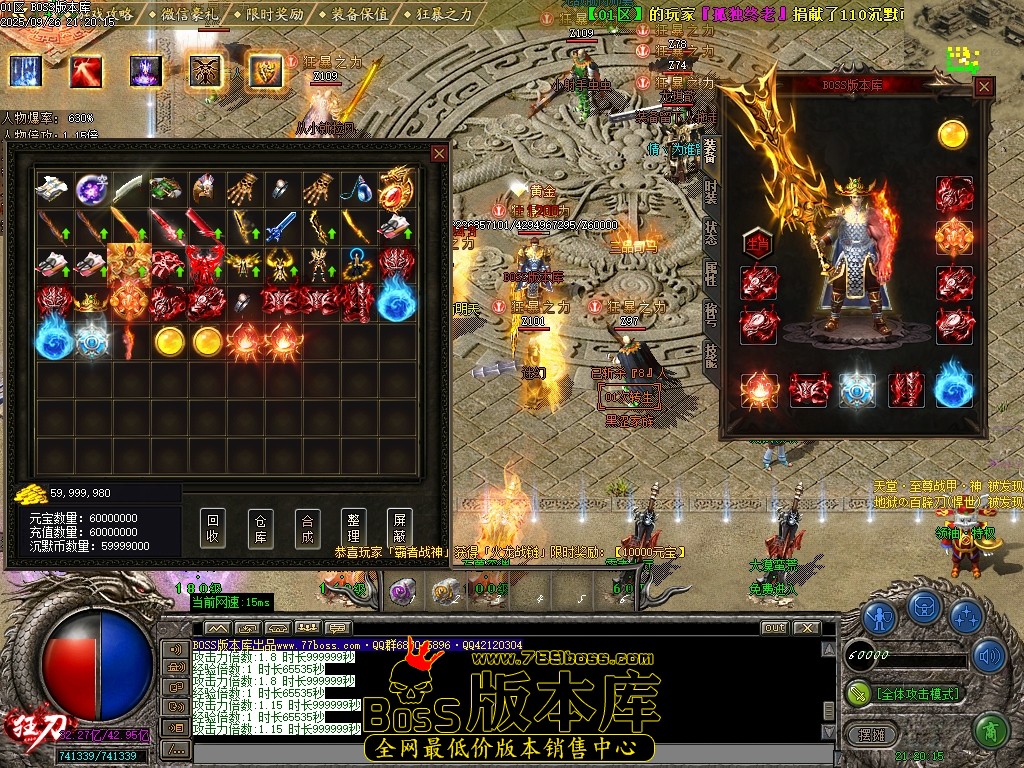Click the 屏蔽 block button
The image size is (1024, 768).
tap(399, 528)
